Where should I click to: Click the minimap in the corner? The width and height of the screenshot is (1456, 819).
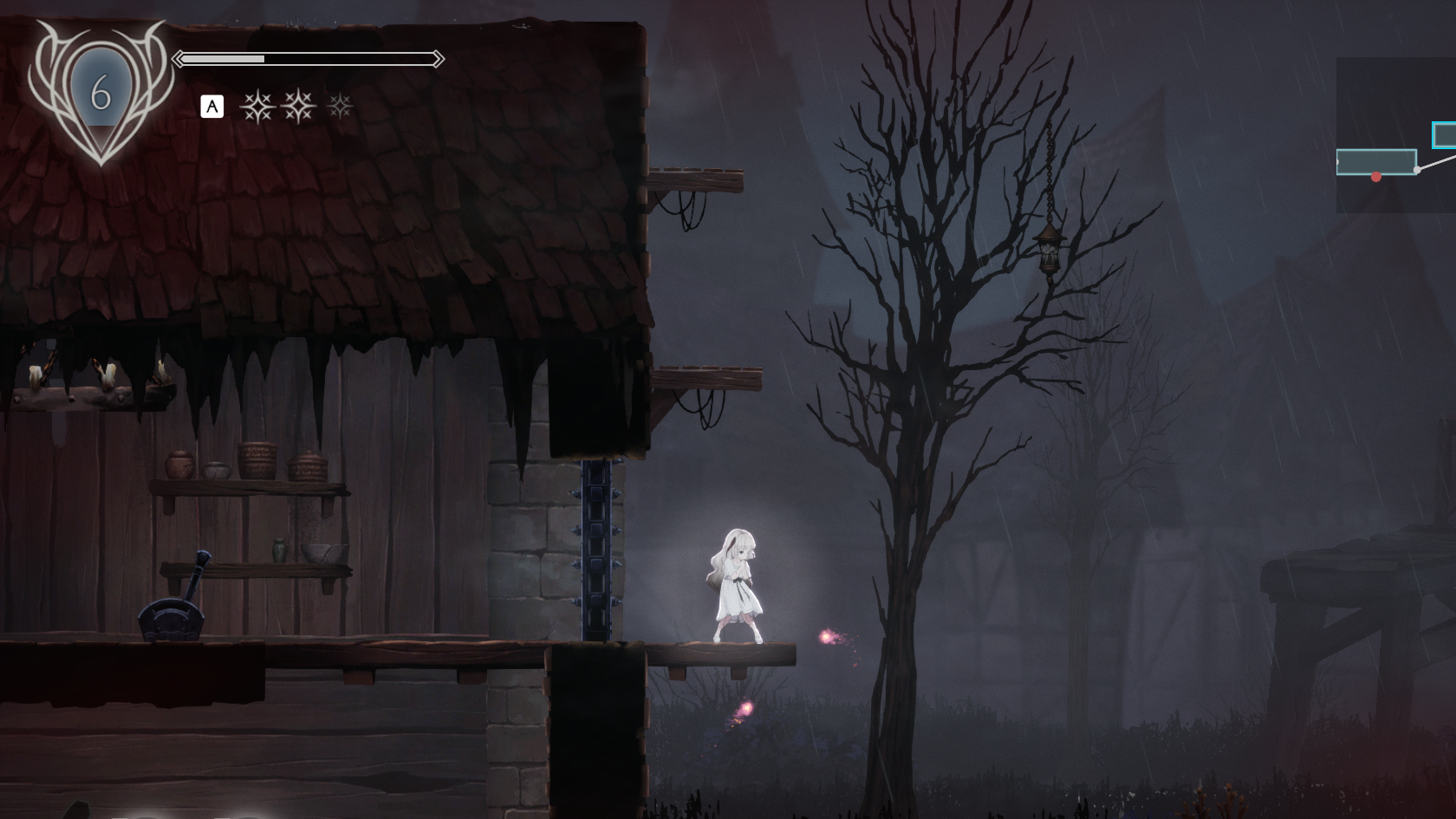[x=1395, y=134]
